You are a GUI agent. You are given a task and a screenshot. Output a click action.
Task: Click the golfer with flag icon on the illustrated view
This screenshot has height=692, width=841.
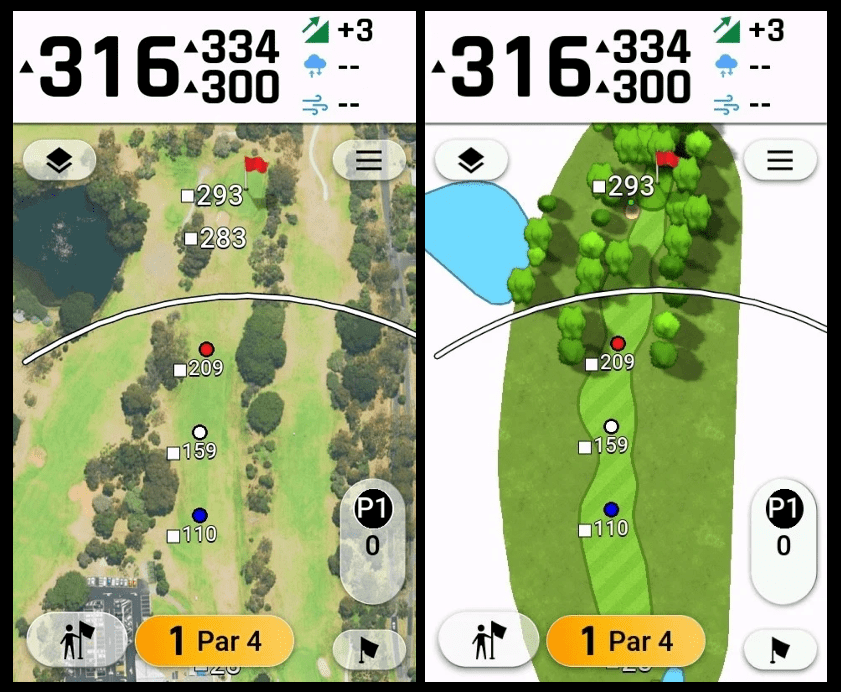[487, 641]
